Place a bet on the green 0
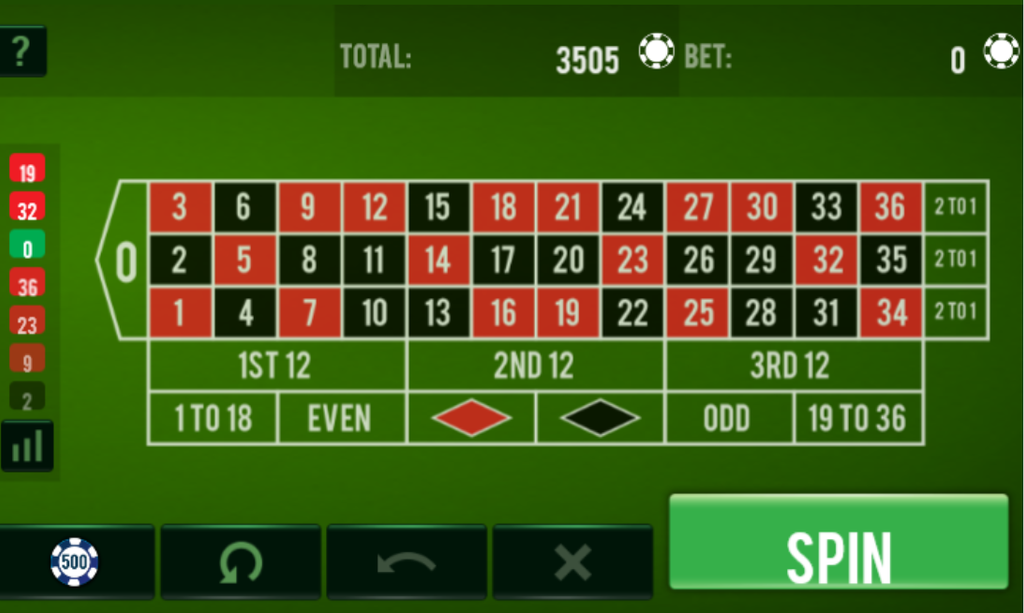Screen dimensions: 1024x613 click(125, 260)
